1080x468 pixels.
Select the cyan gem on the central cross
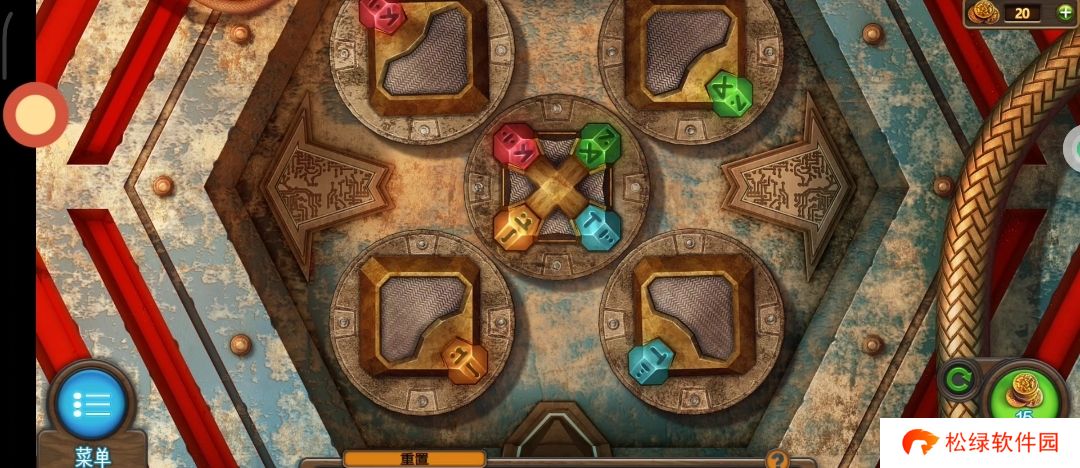click(598, 227)
